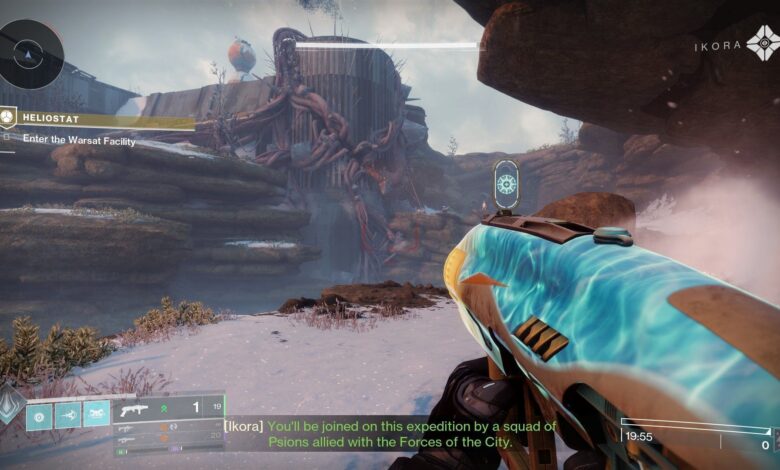Click the circular radar in the corner
This screenshot has height=470, width=780.
click(30, 52)
